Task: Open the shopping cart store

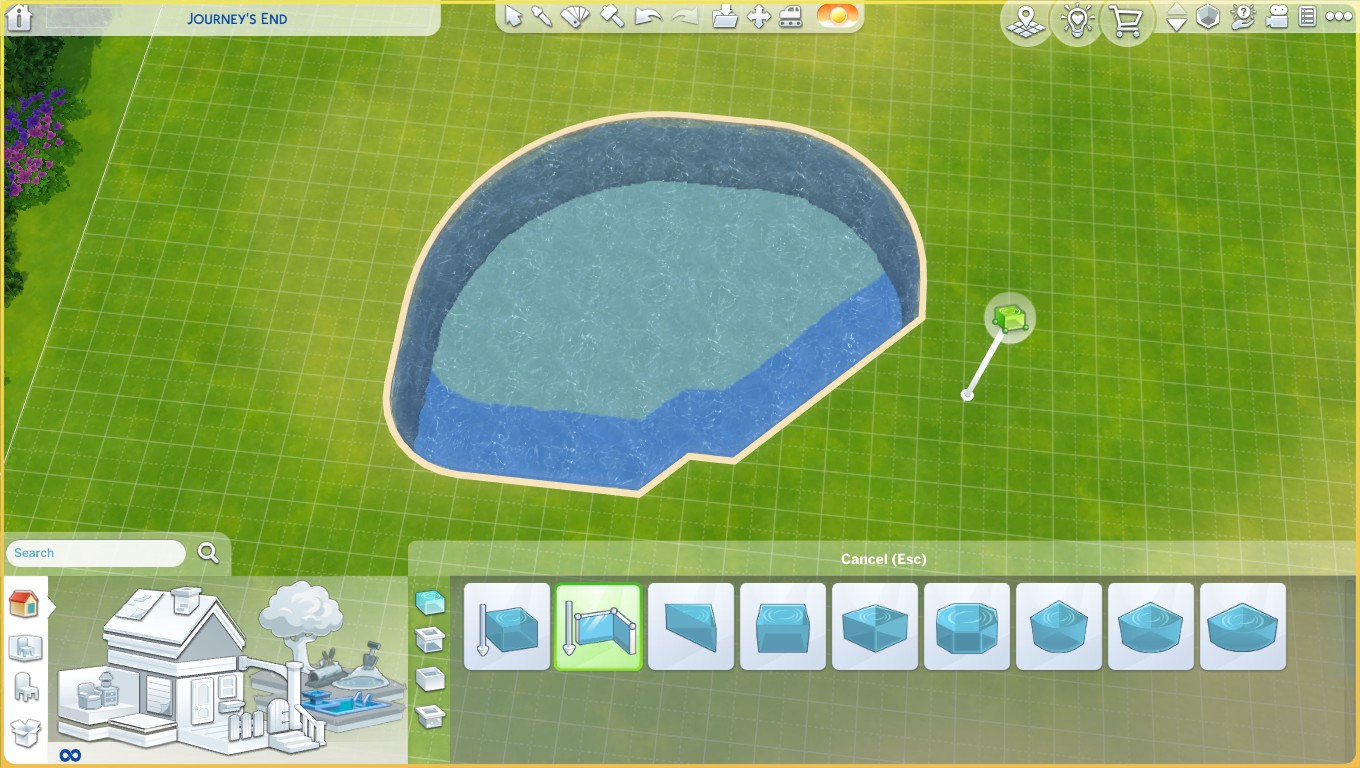Action: 1127,21
